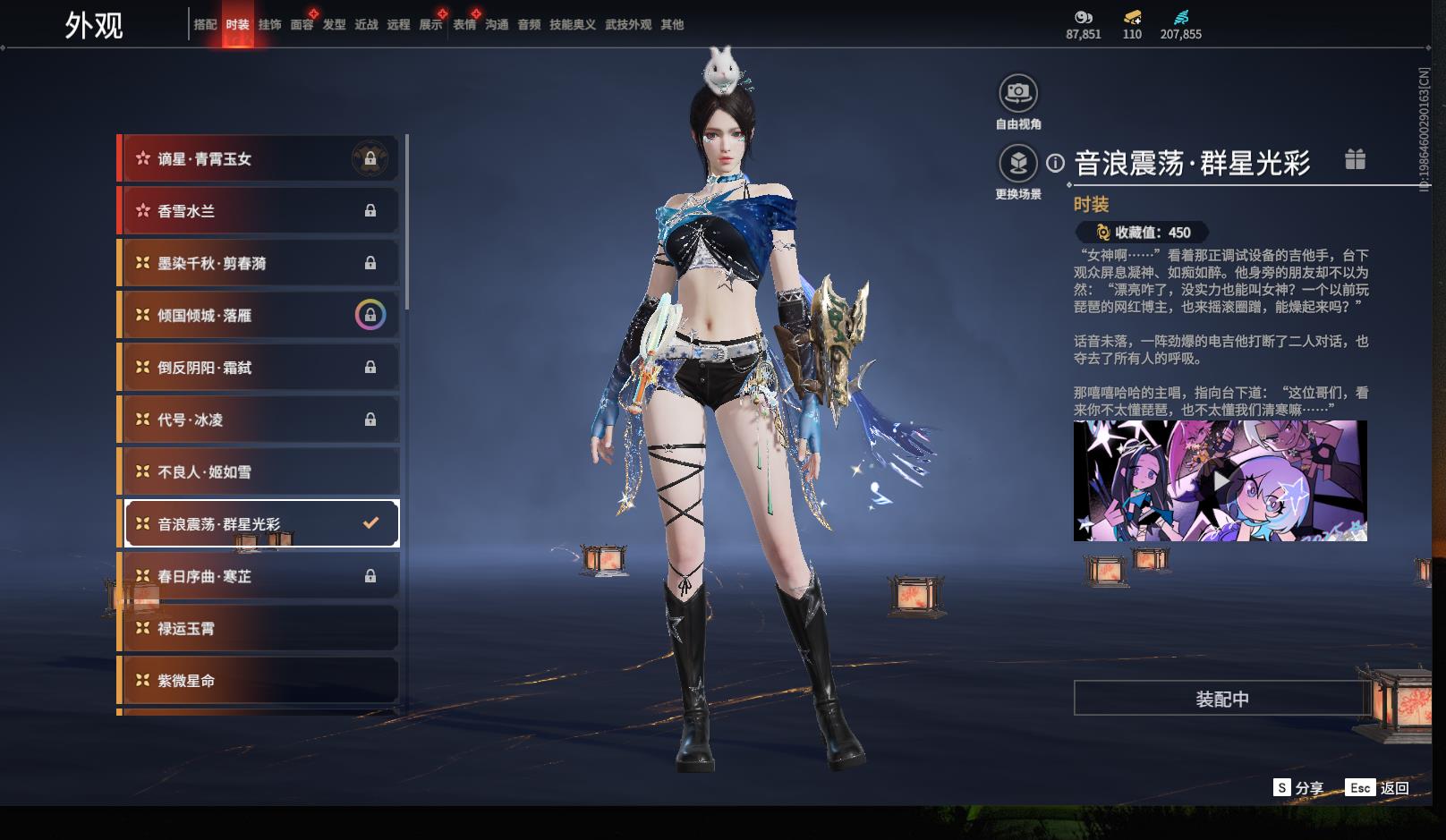The height and width of the screenshot is (840, 1446).
Task: Go to the 技能奥义 tab
Action: pos(572,25)
